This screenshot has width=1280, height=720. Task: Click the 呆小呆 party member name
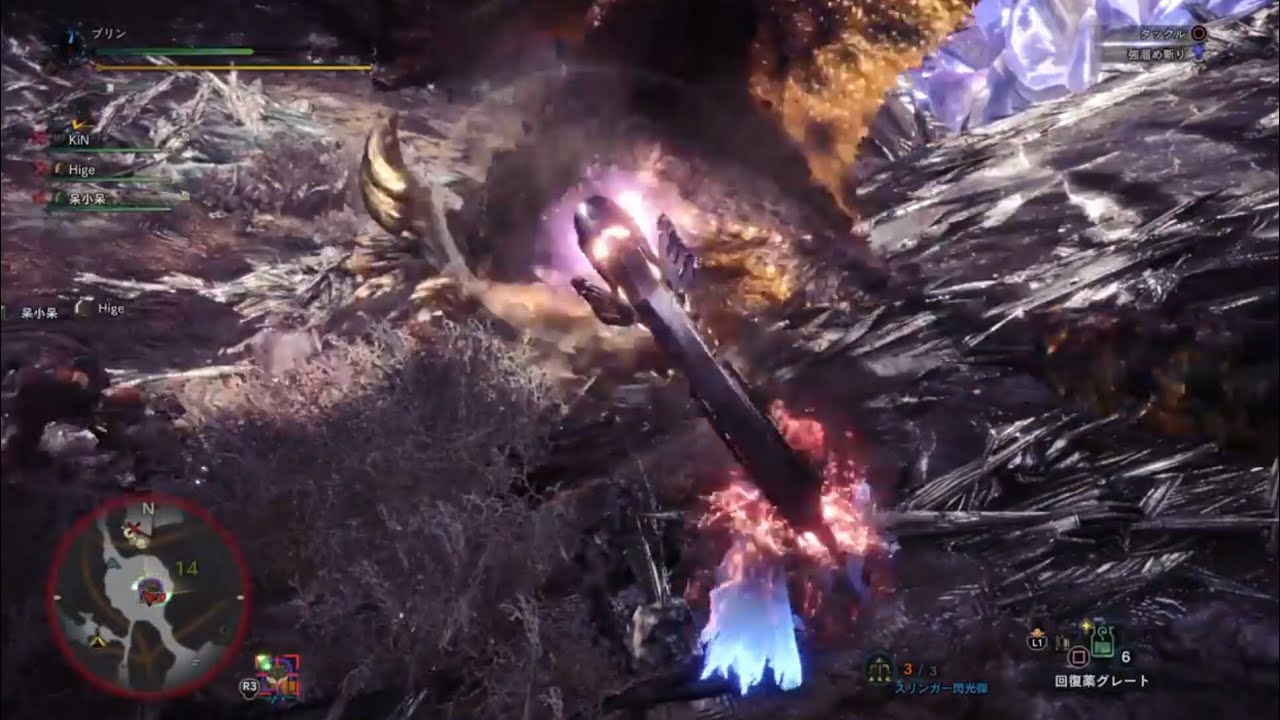coord(87,199)
